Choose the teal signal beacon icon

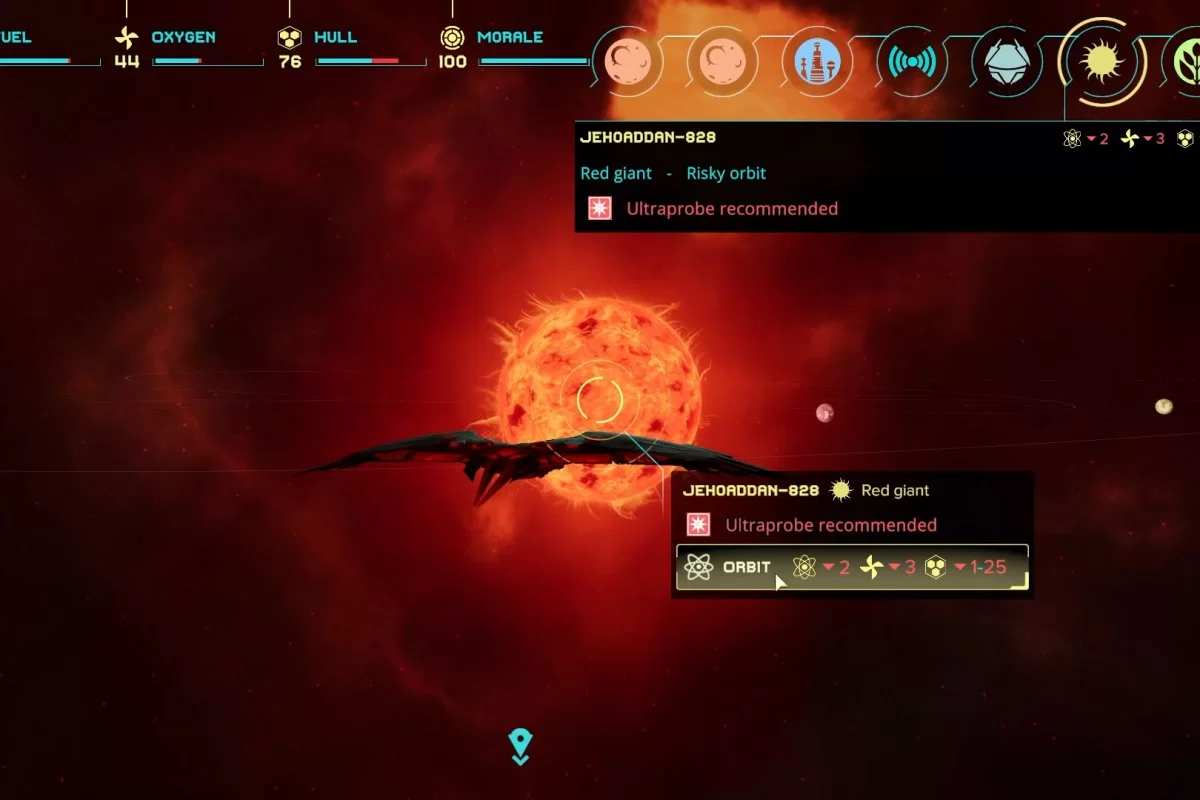(x=911, y=62)
